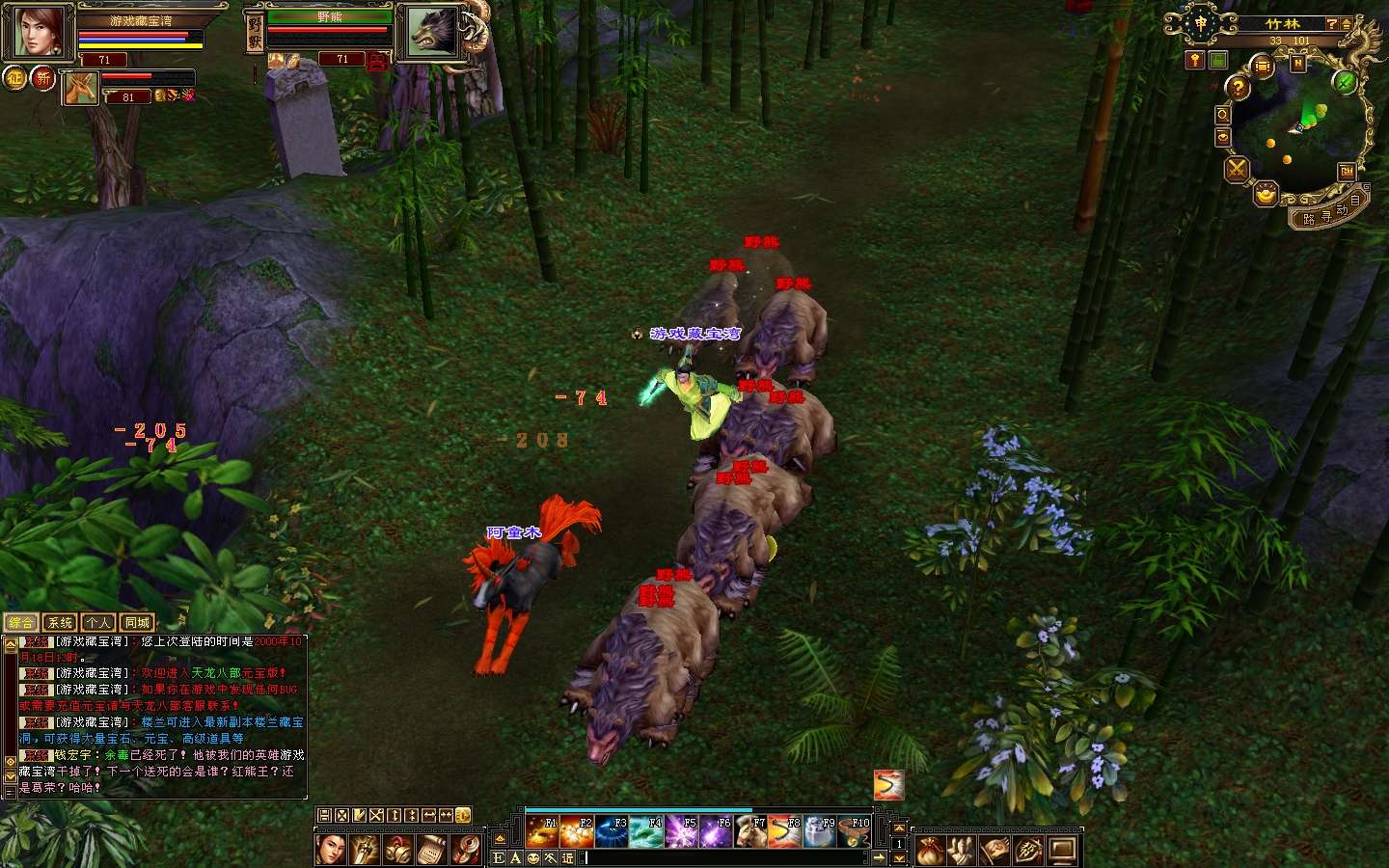Select the pet portrait frame
Viewport: 1389px width, 868px height.
tap(80, 88)
